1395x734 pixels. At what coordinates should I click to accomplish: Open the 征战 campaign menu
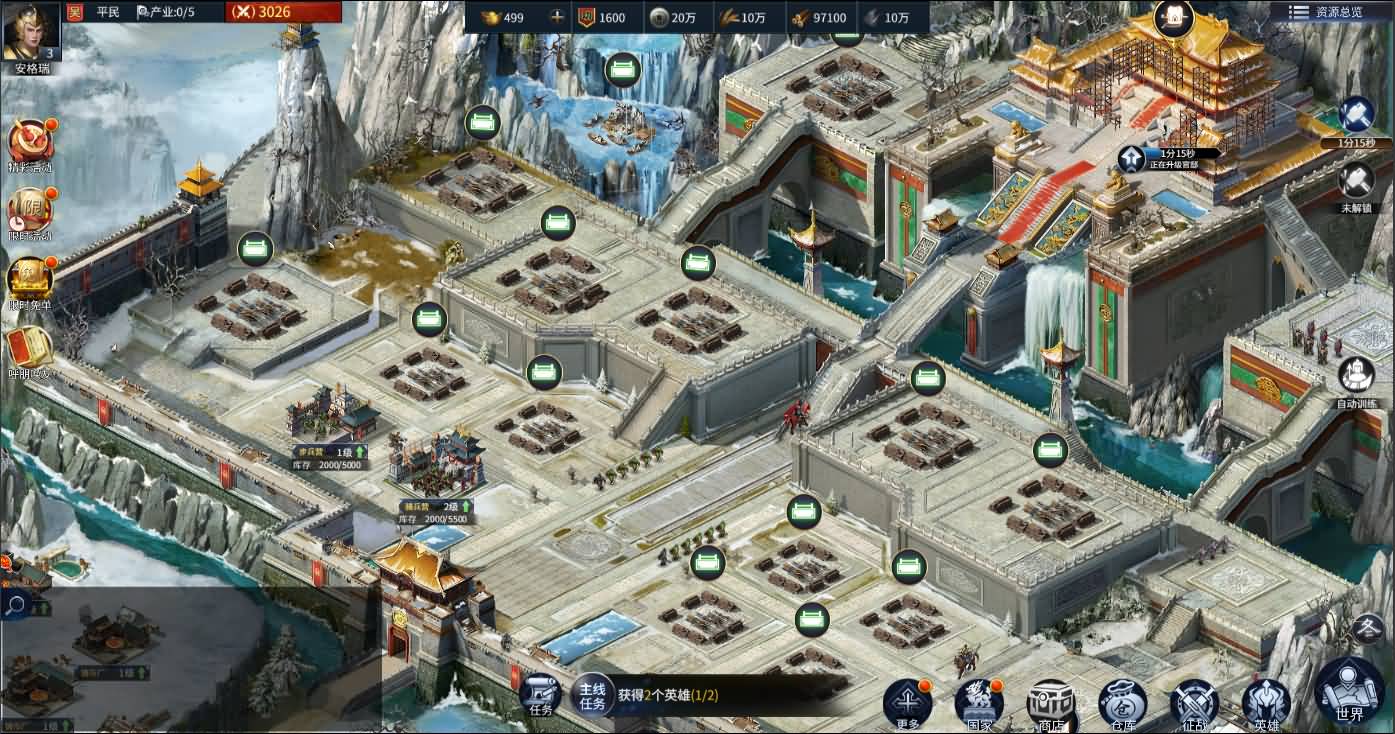click(x=1194, y=702)
